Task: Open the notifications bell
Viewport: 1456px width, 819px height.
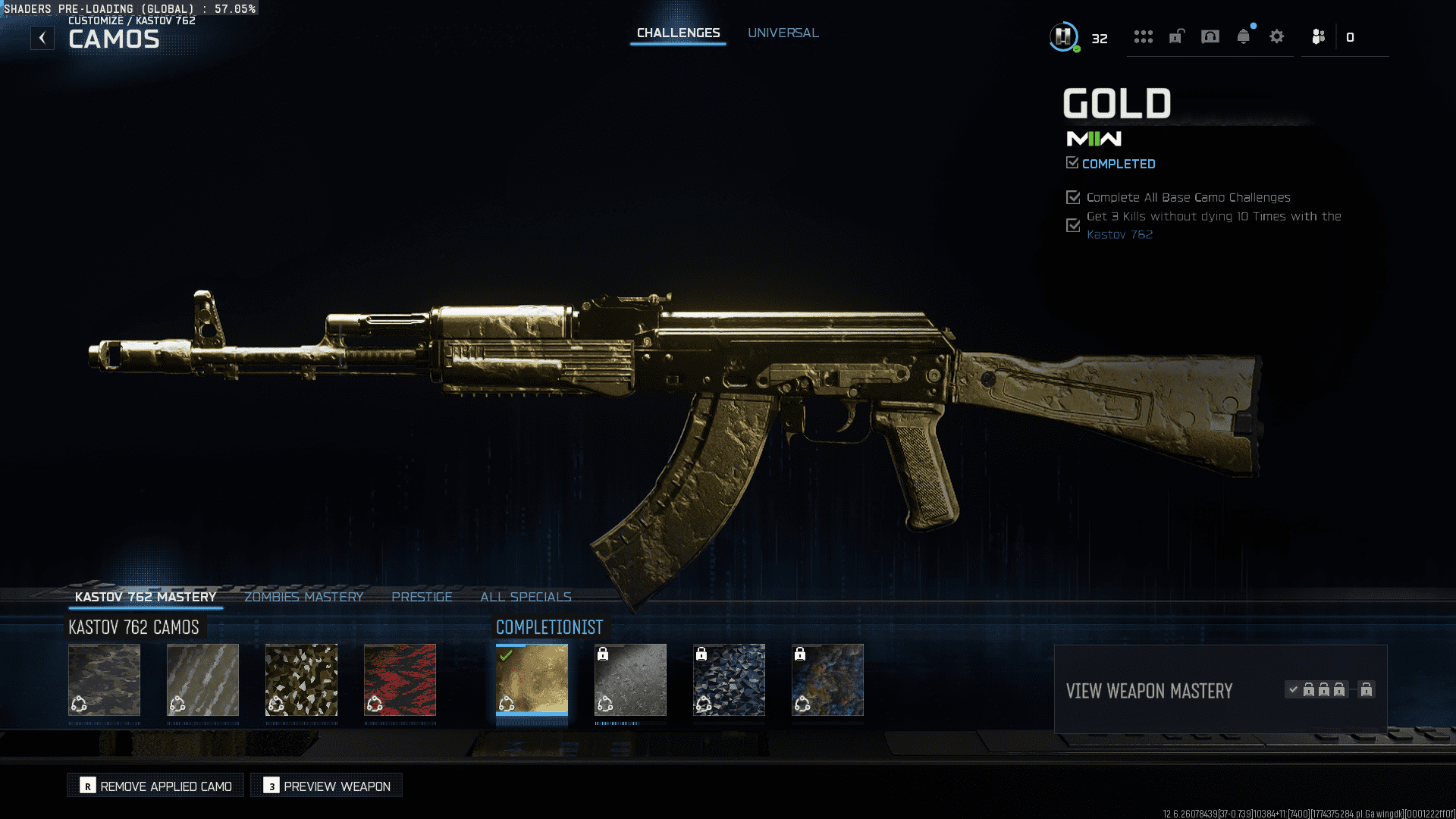Action: [x=1243, y=36]
